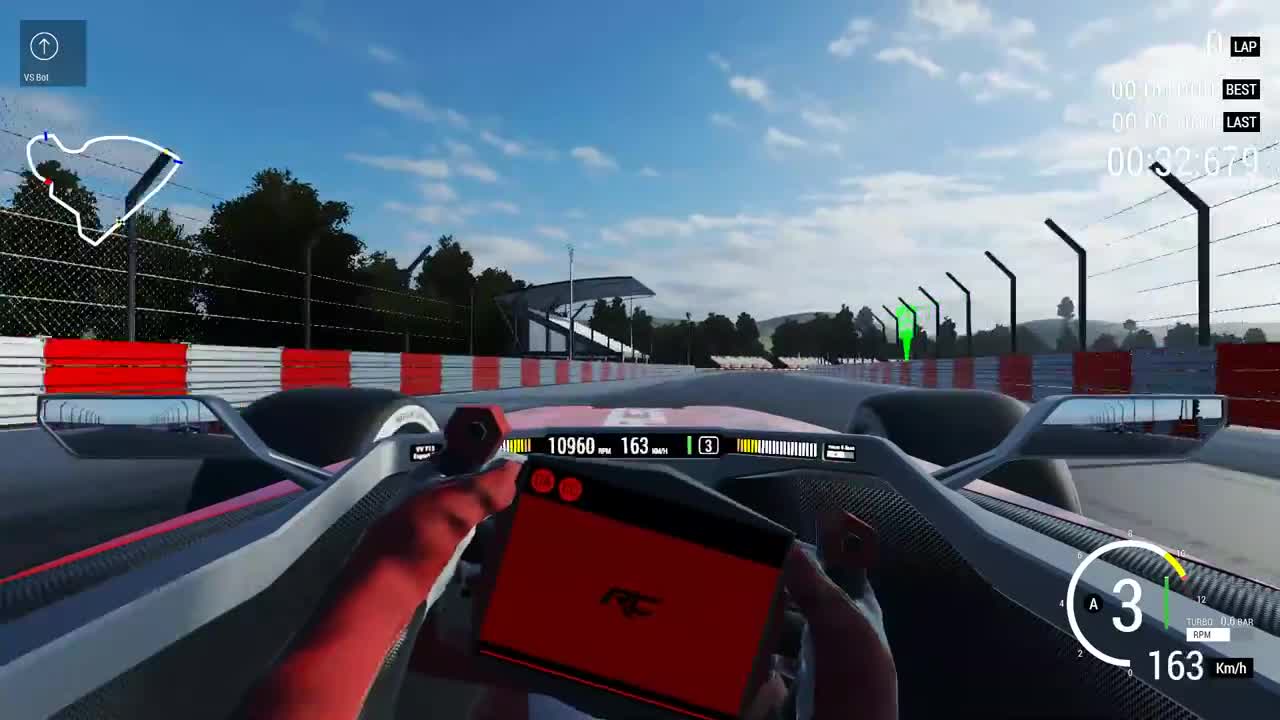Enable the A automatic mode indicator
The height and width of the screenshot is (720, 1280).
coord(1093,604)
